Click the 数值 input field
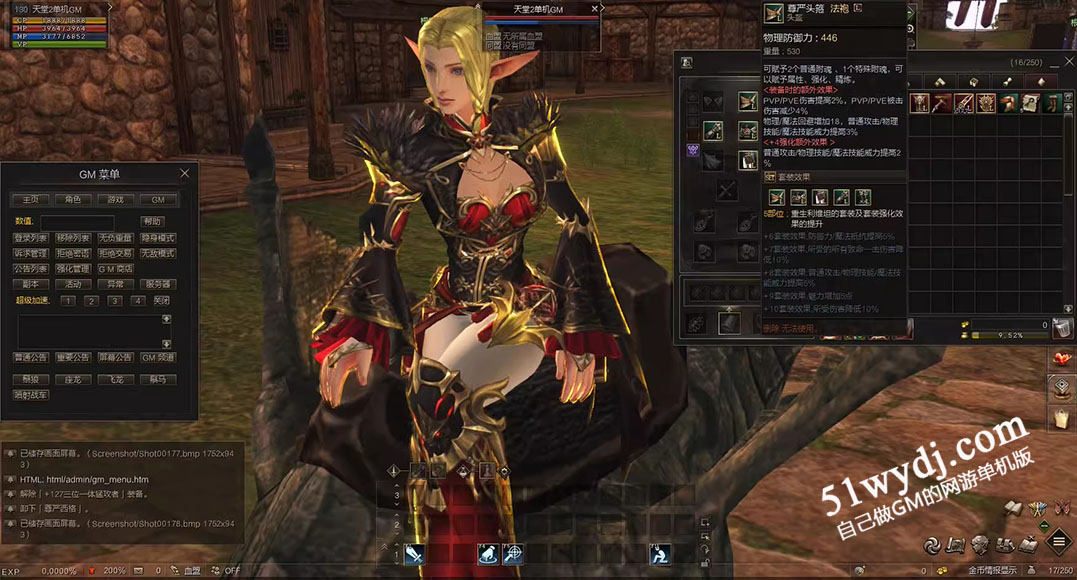Image resolution: width=1077 pixels, height=580 pixels. 77,221
